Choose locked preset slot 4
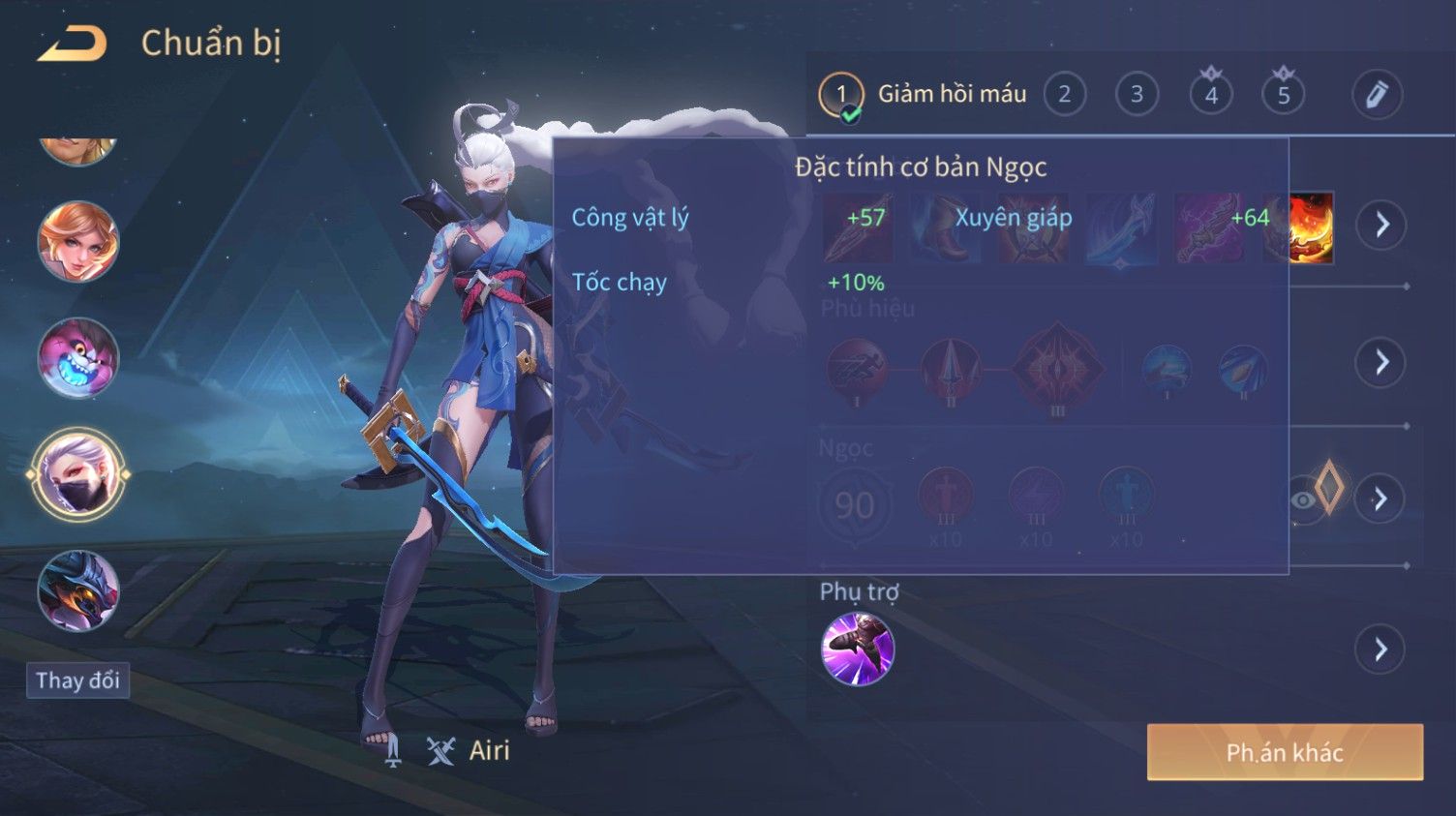Screen dimensions: 1456x816 pos(1210,95)
